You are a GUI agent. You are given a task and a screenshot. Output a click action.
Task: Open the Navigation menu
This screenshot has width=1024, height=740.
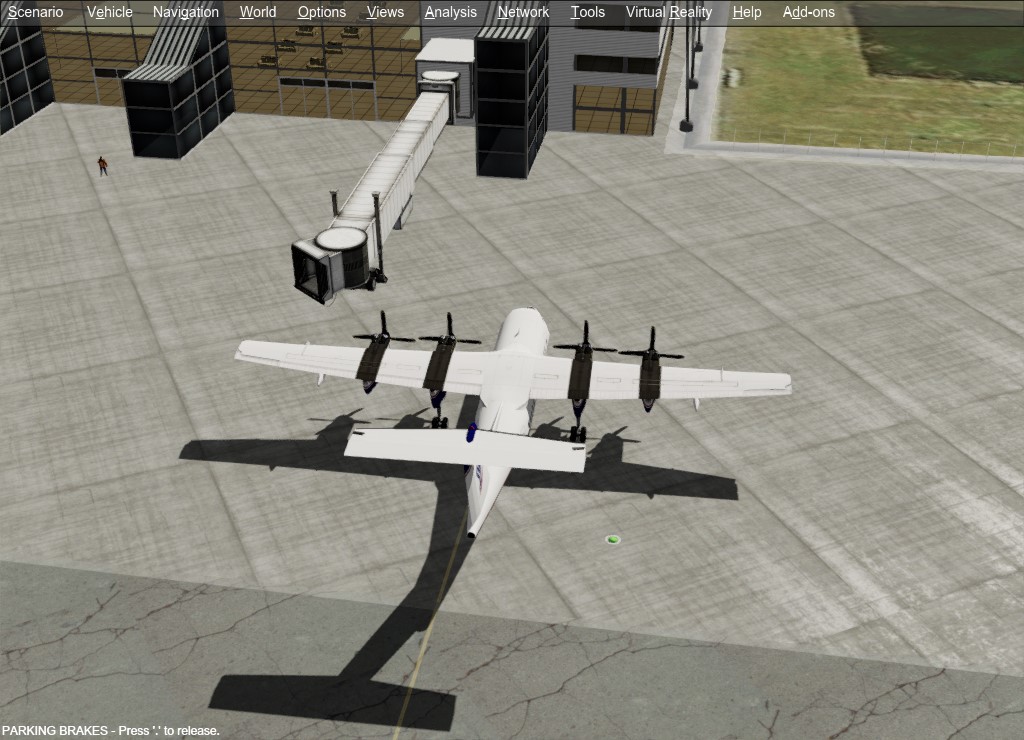point(185,12)
